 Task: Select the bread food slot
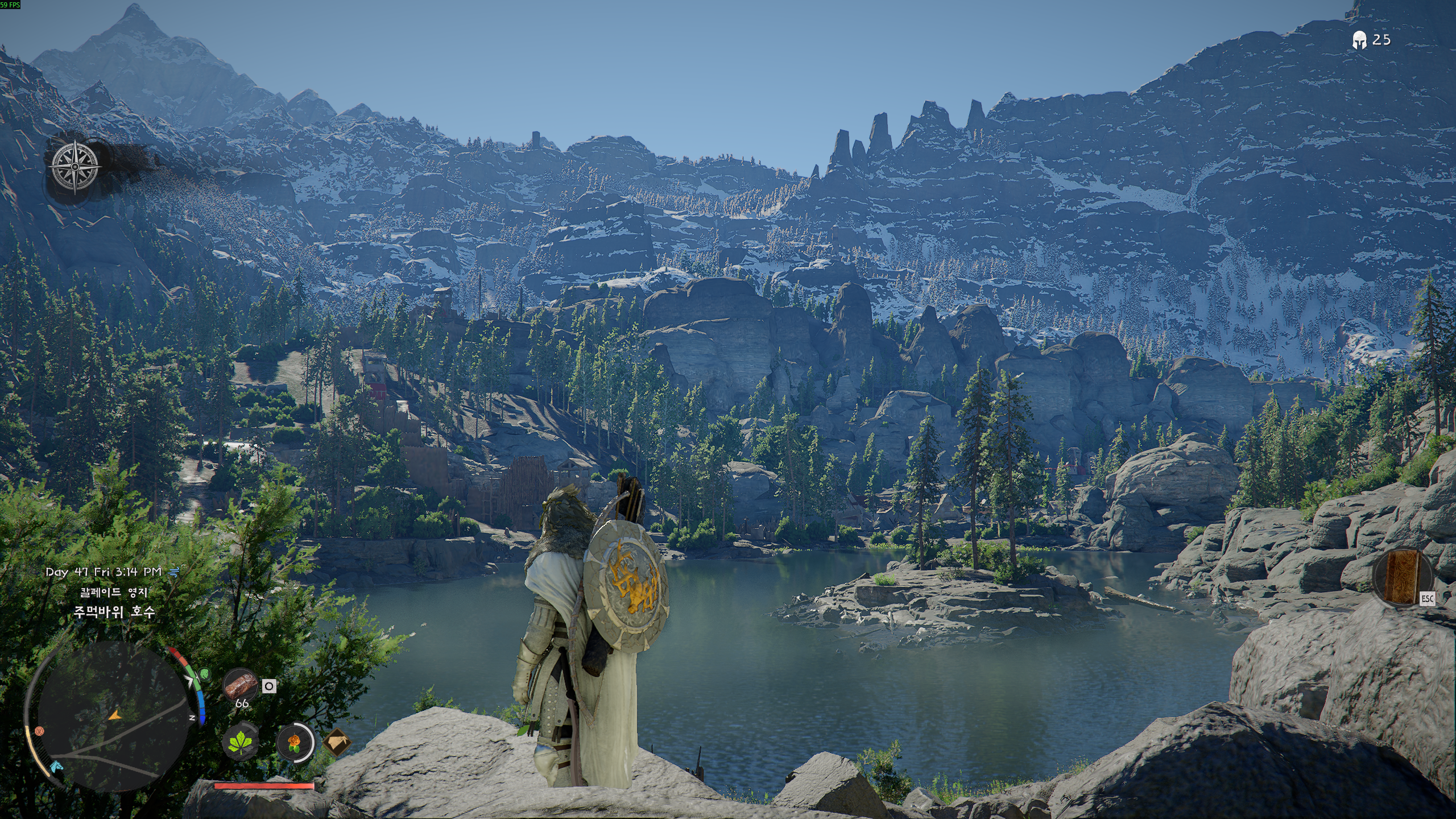point(240,685)
